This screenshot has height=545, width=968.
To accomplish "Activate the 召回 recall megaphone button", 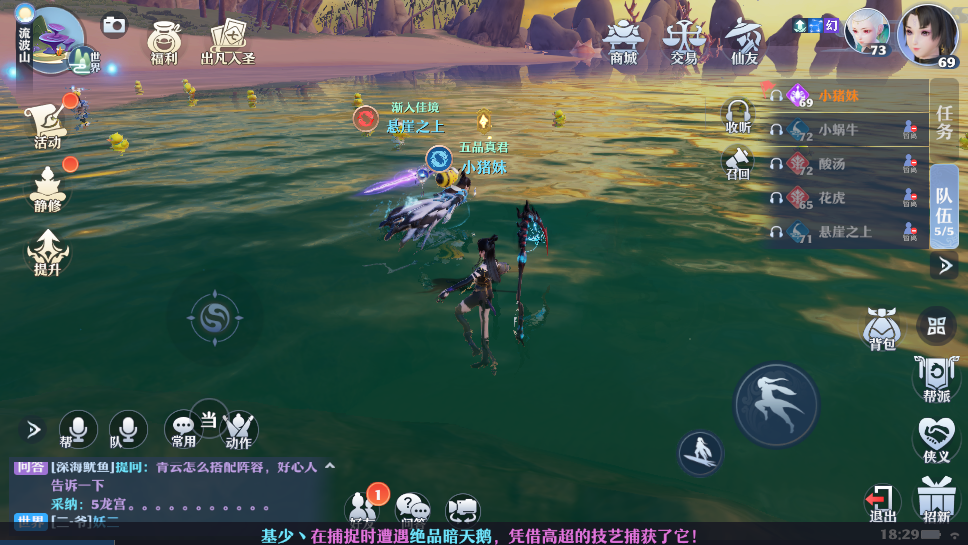I will pyautogui.click(x=738, y=162).
